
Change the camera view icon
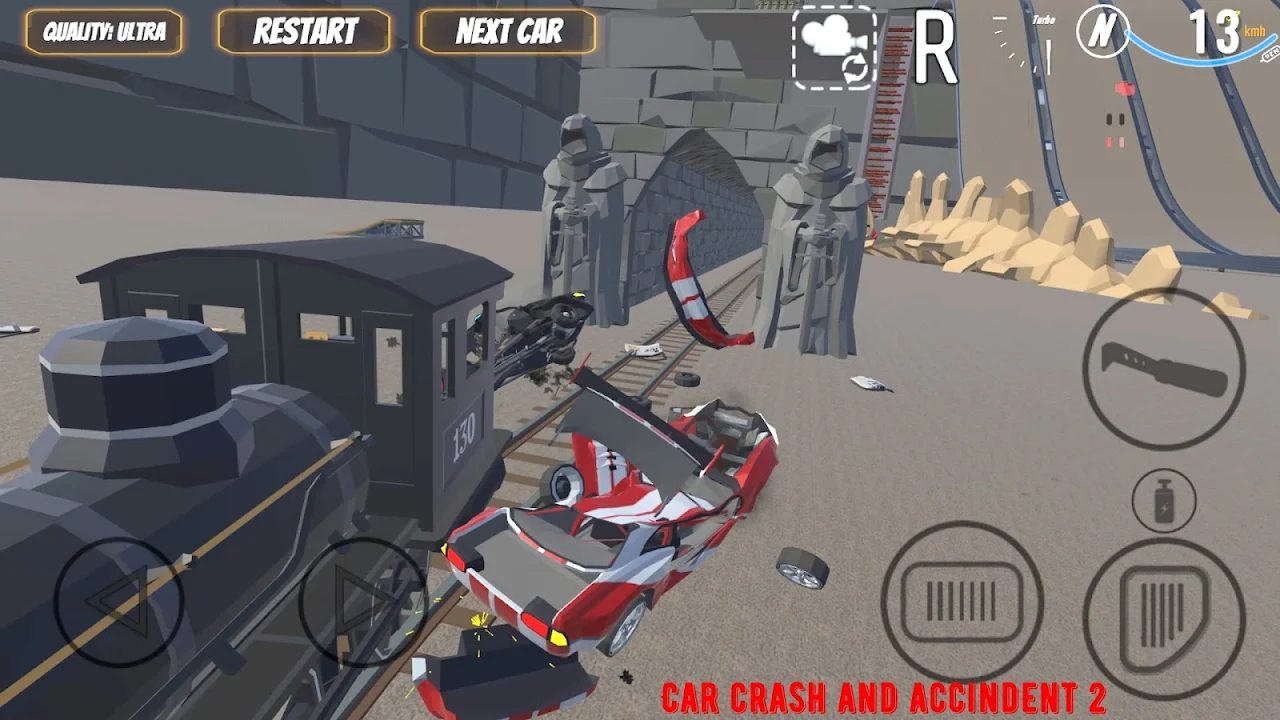834,47
